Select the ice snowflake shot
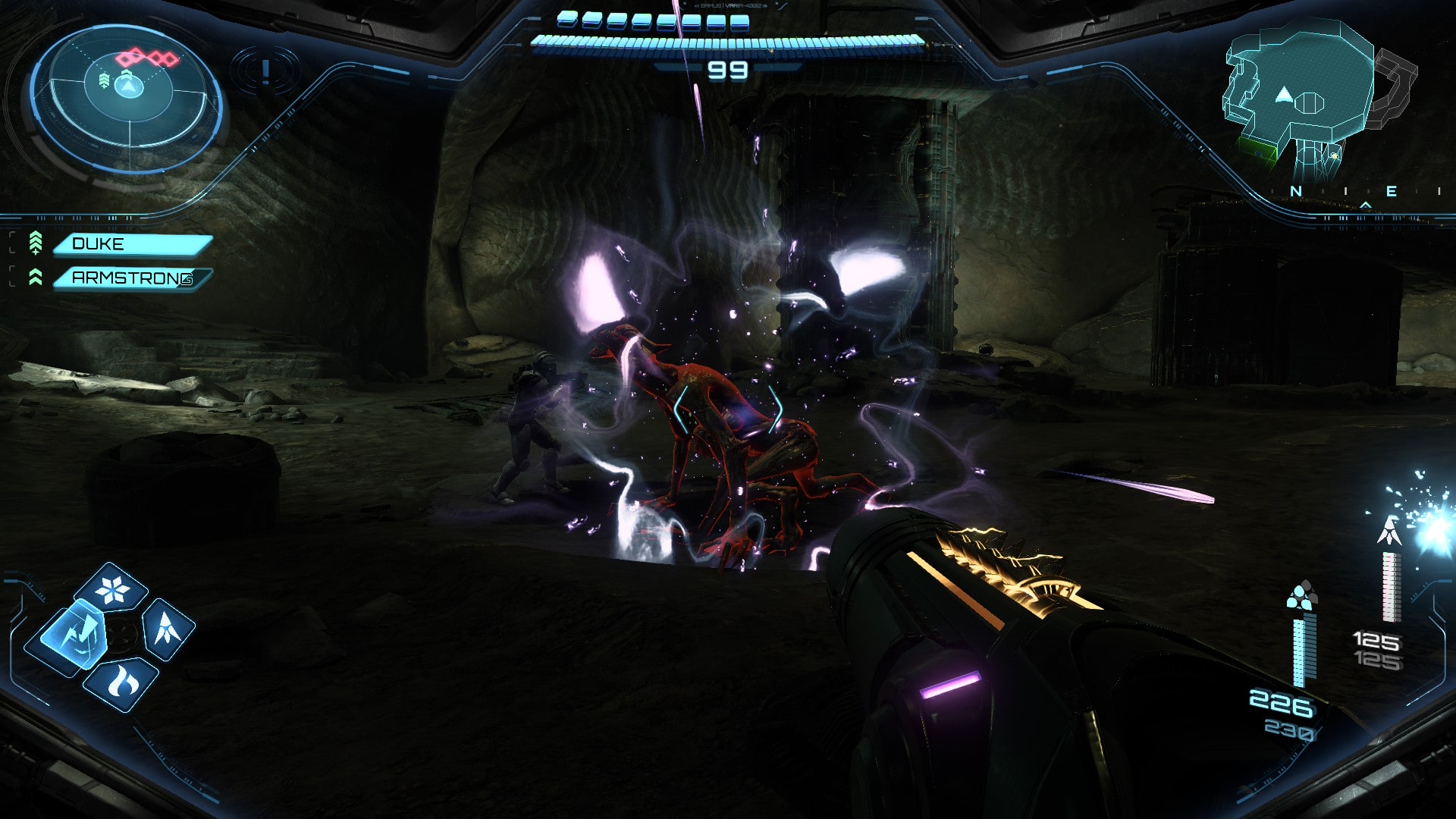The image size is (1456, 819). tap(114, 588)
